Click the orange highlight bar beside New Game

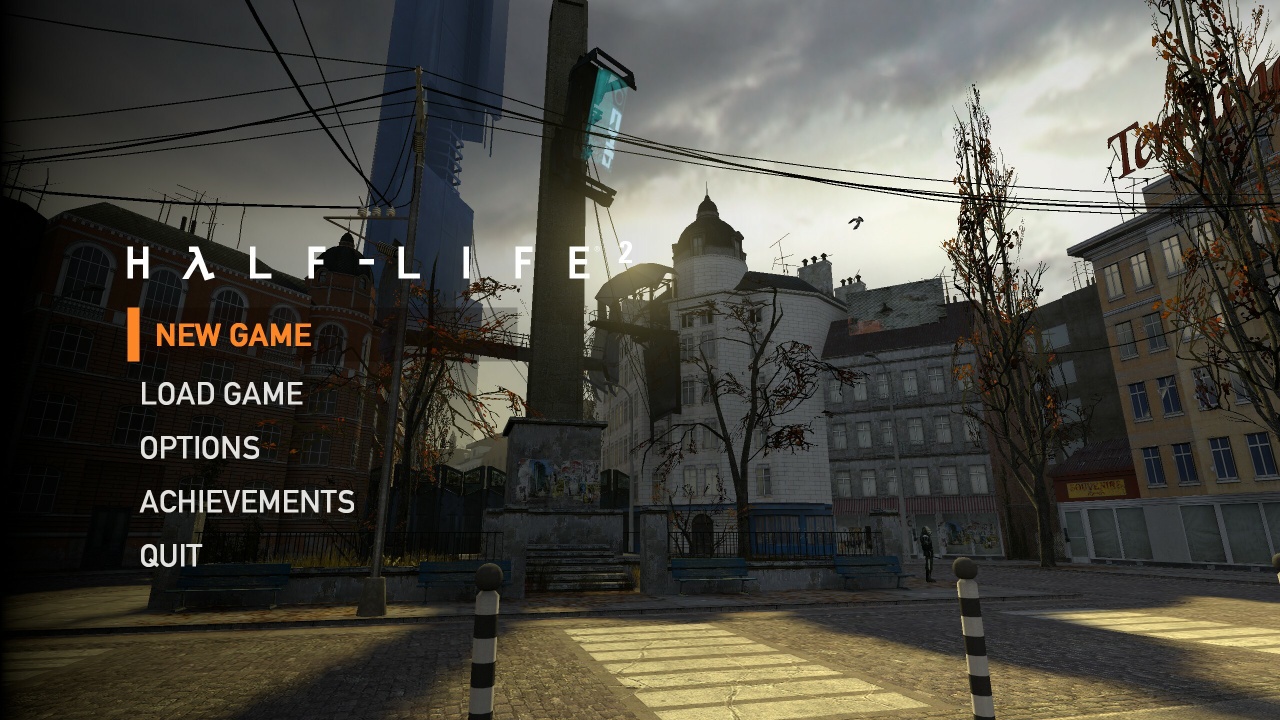point(136,335)
